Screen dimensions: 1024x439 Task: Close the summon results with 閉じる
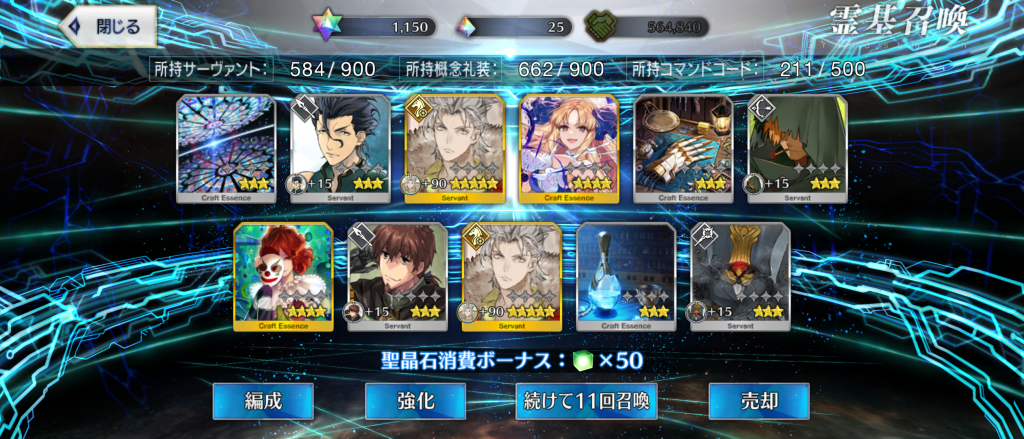click(109, 27)
